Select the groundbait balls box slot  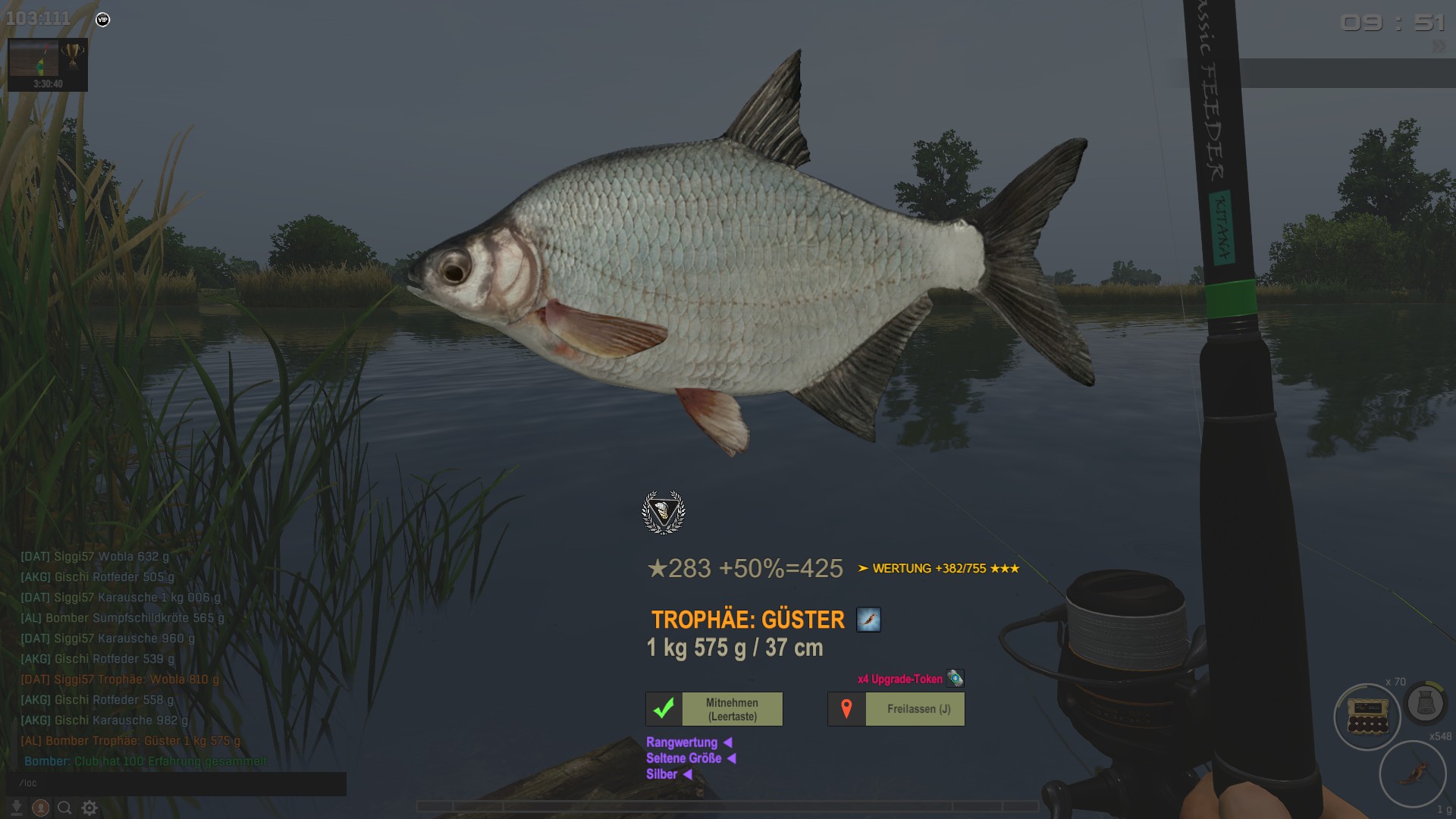(1367, 716)
